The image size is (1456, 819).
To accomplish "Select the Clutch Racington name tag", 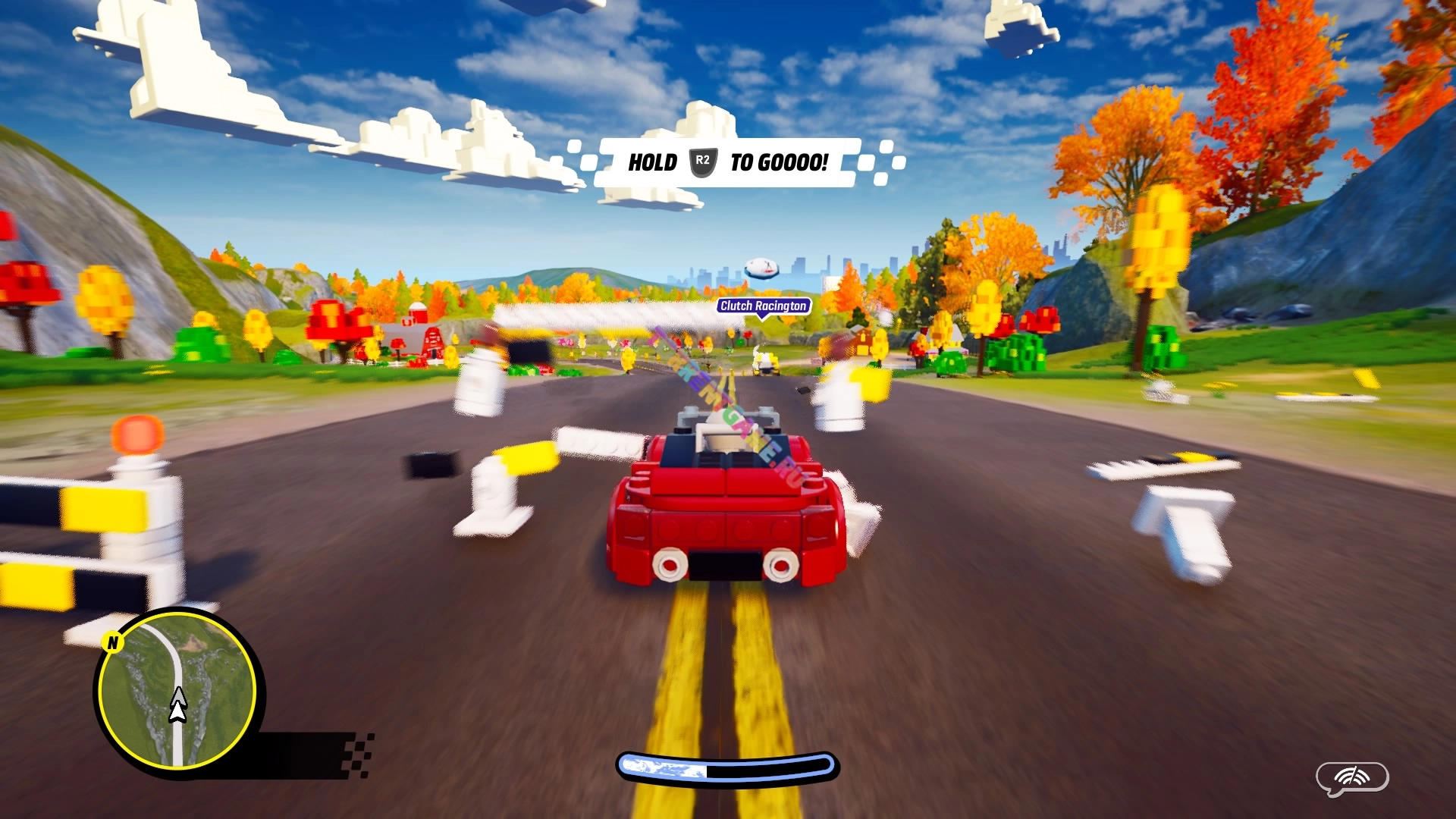I will point(763,306).
